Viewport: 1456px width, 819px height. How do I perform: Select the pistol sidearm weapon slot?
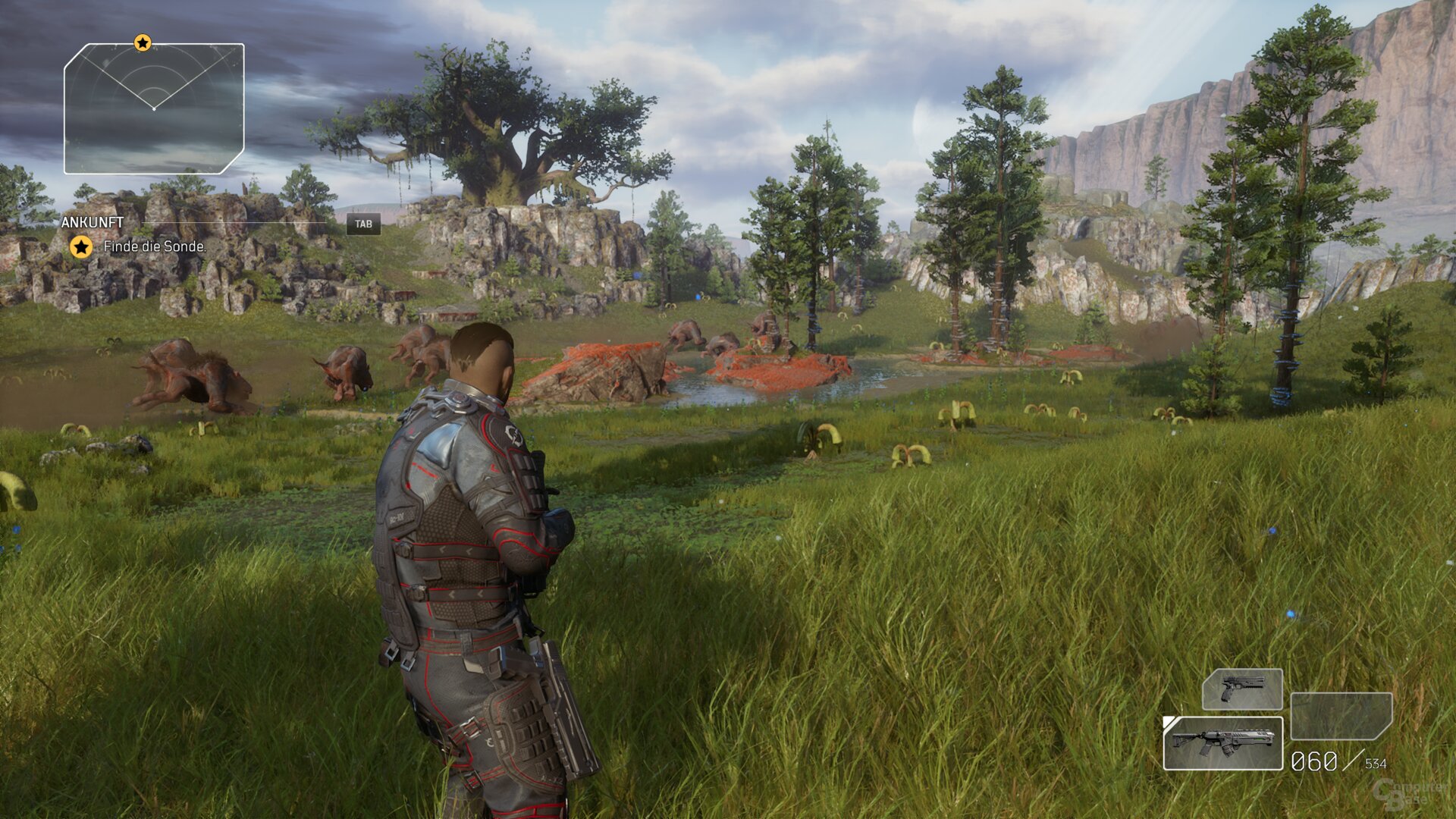point(1242,689)
